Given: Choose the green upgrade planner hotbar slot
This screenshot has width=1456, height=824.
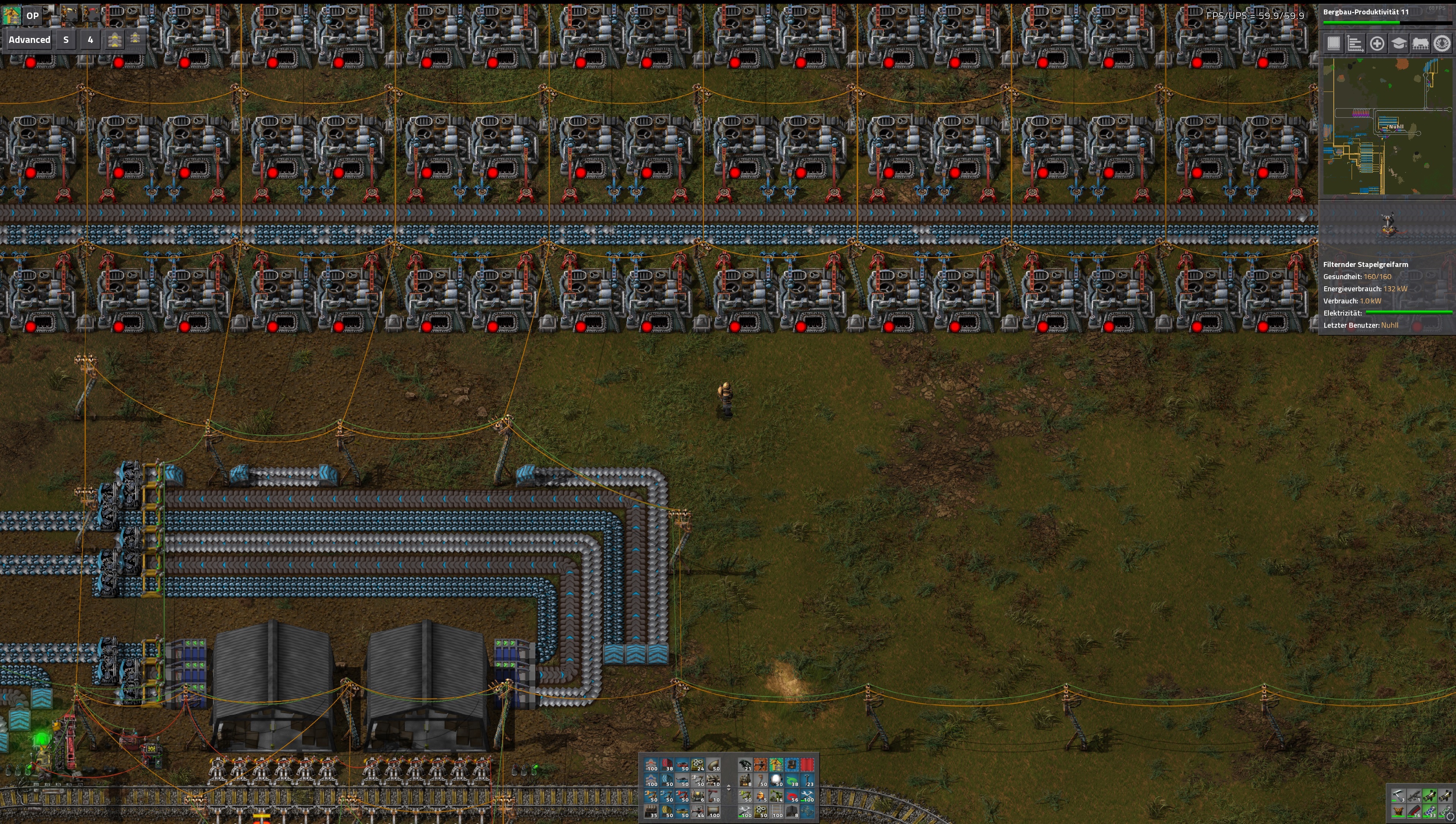Looking at the screenshot, I should tap(776, 765).
